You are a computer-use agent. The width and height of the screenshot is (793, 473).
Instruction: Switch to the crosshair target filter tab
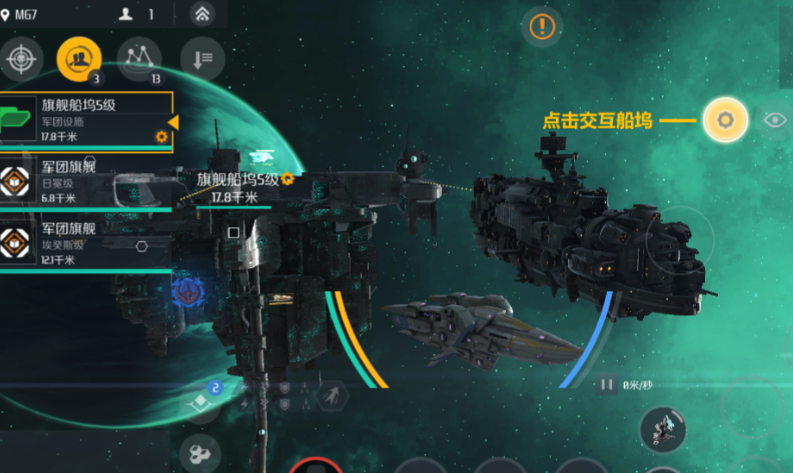pos(20,59)
